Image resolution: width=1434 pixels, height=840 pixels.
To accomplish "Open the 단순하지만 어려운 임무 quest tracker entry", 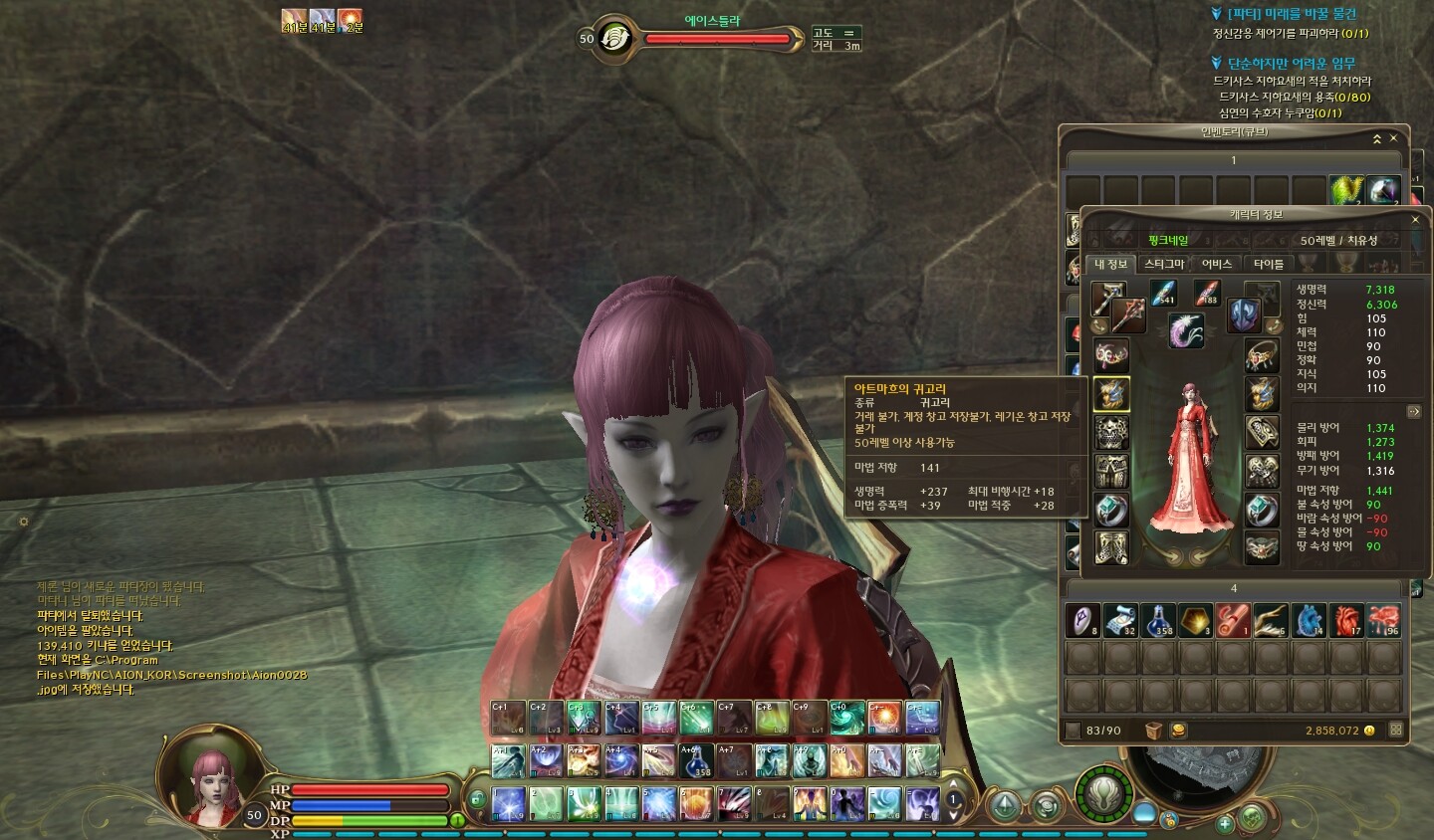I will (x=1291, y=63).
